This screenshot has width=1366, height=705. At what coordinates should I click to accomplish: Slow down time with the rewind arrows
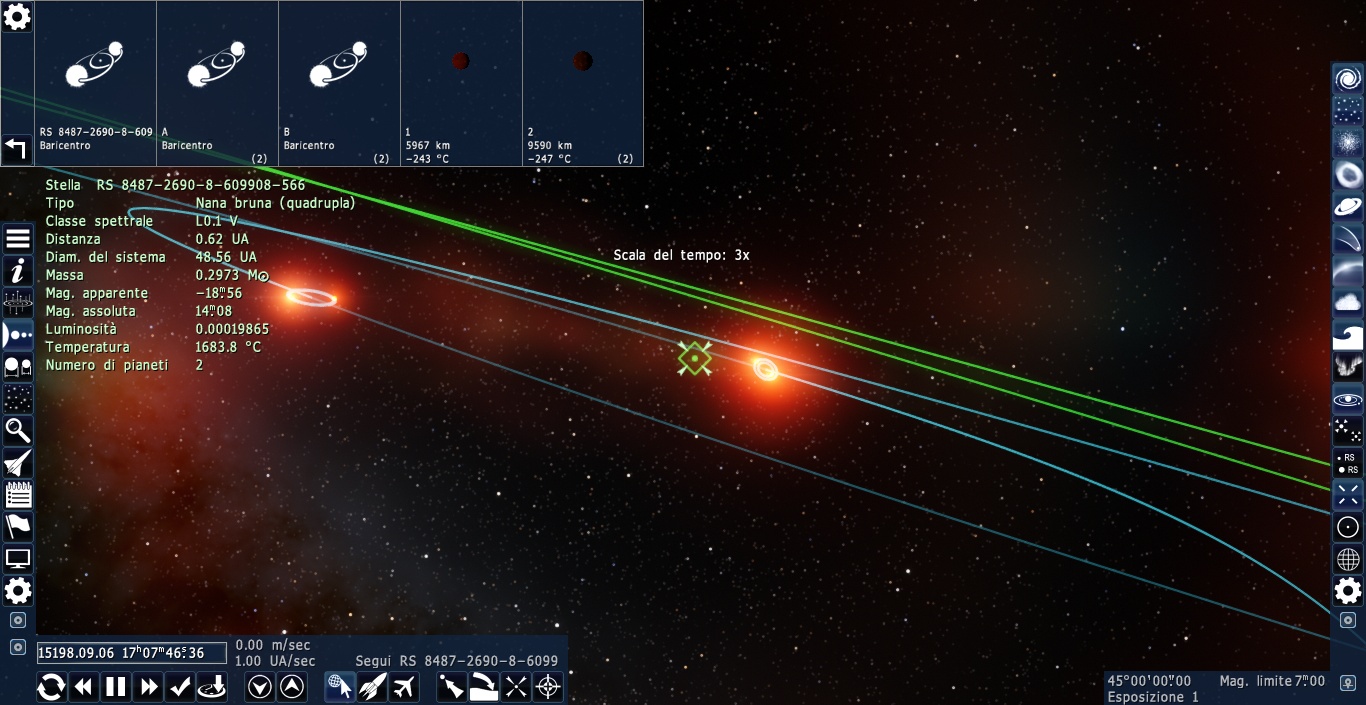(84, 687)
